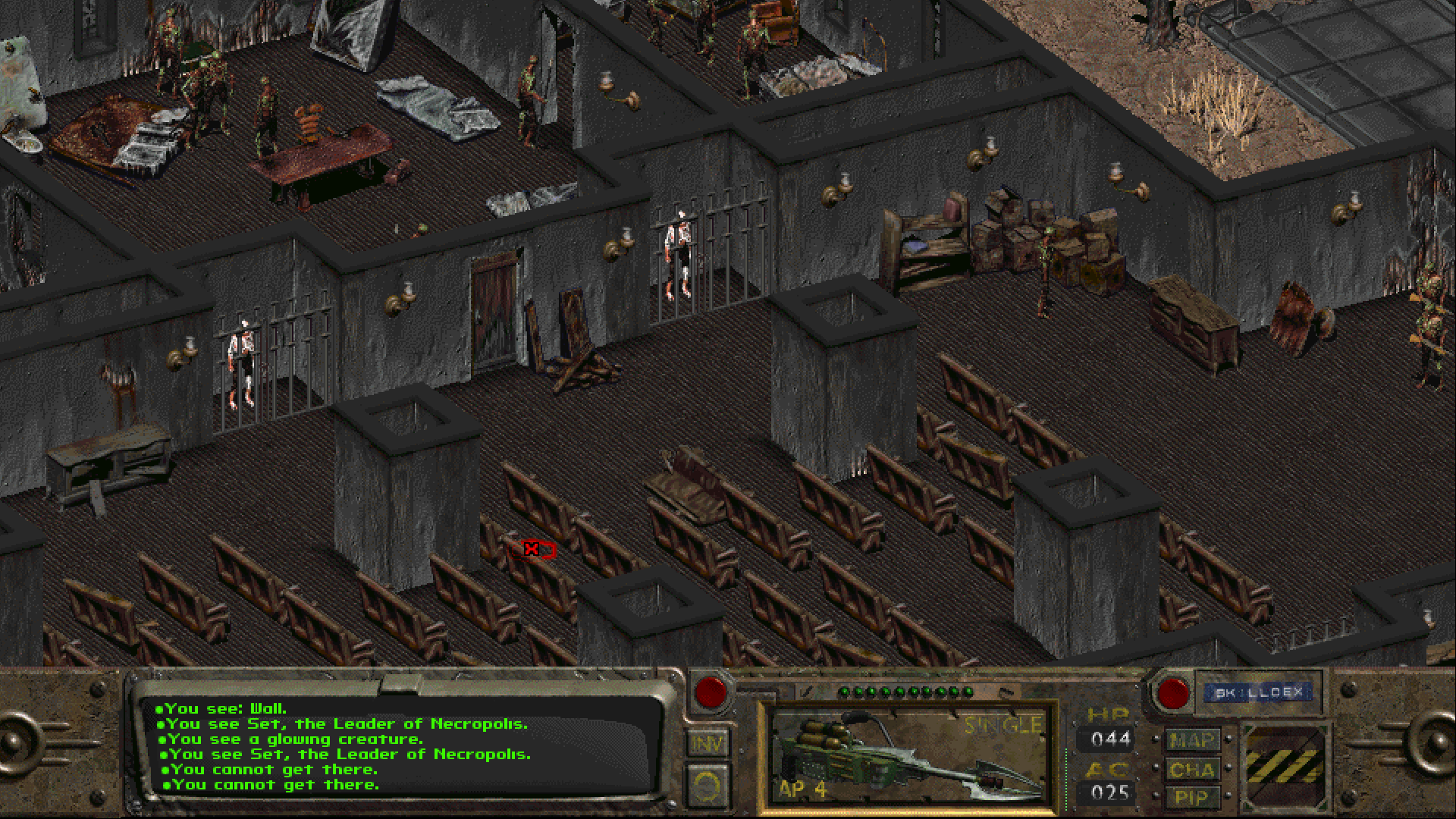Image resolution: width=1456 pixels, height=819 pixels.
Task: Show the character sheet via CHA
Action: pos(1191,770)
